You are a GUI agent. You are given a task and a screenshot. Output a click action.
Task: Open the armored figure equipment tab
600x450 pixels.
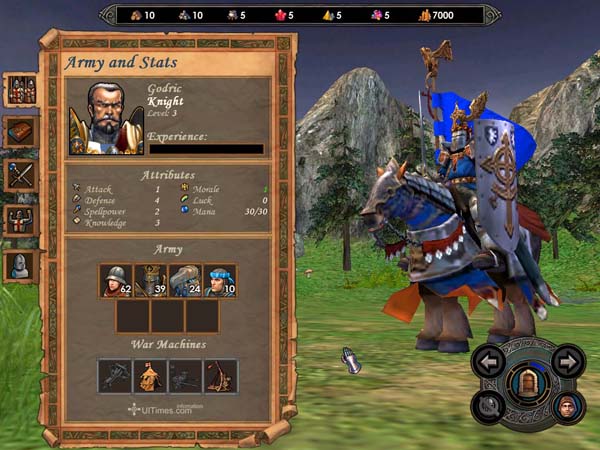click(x=21, y=219)
